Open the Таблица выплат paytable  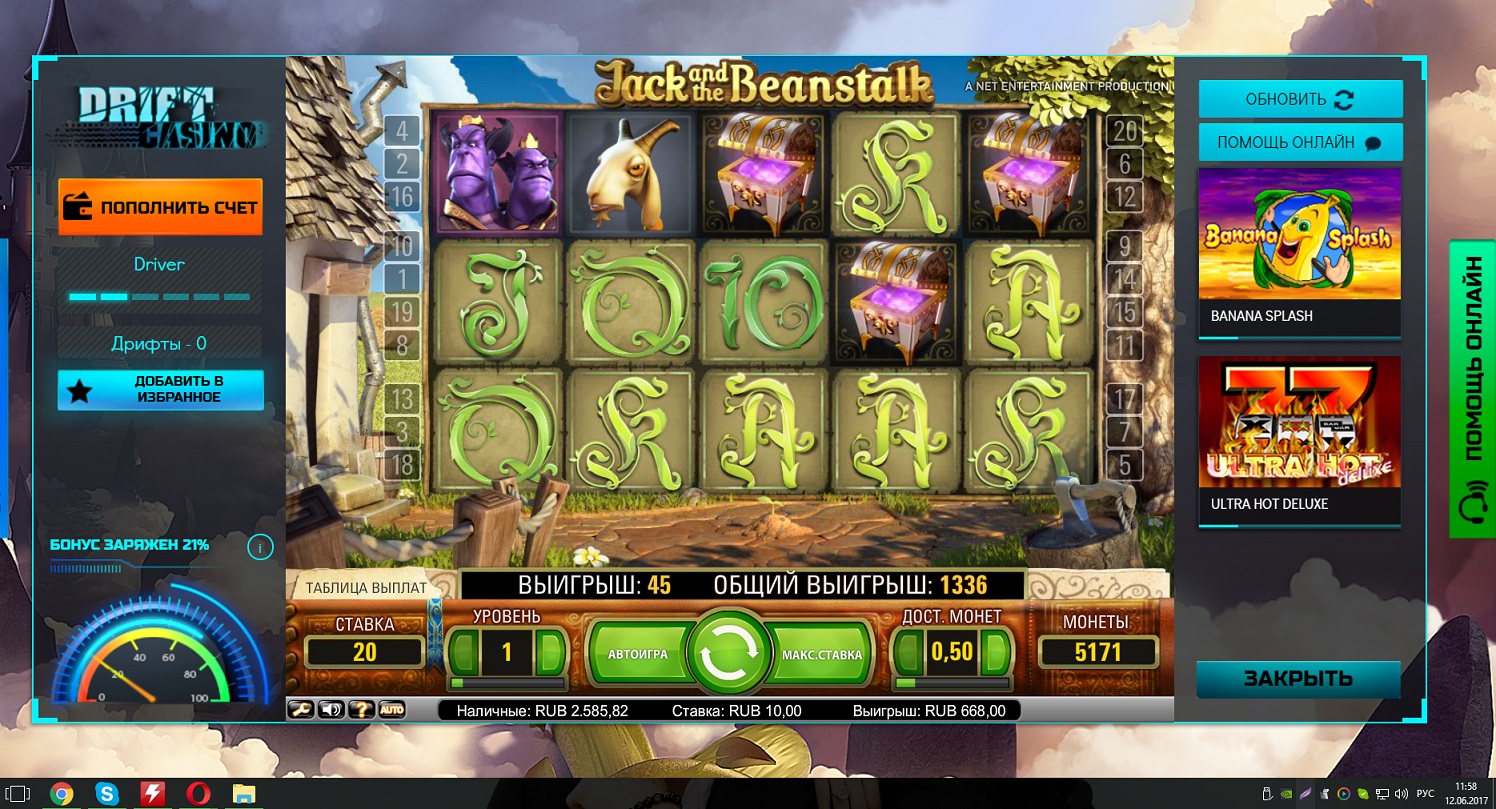pos(365,588)
